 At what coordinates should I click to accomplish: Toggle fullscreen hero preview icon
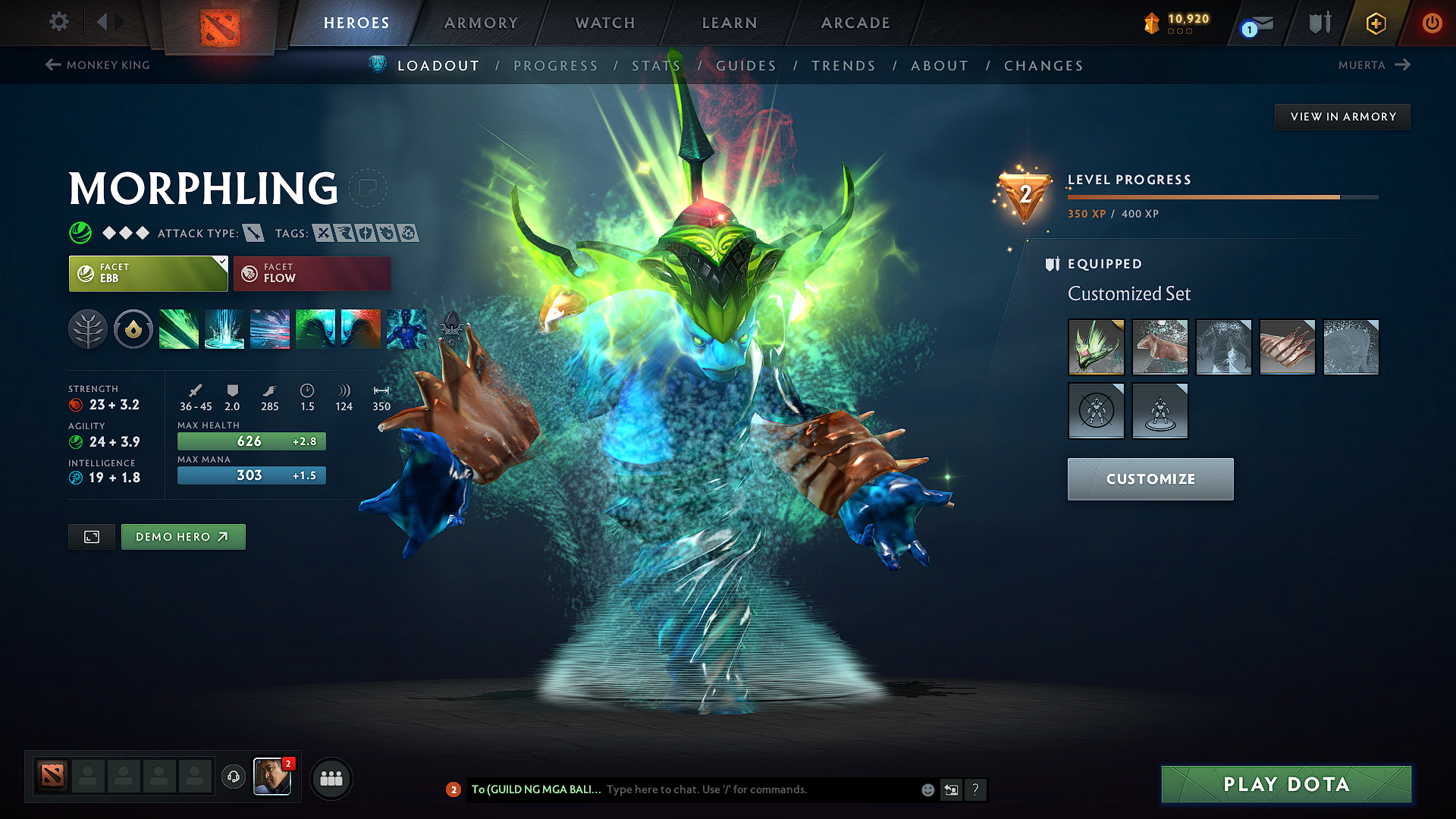click(91, 536)
